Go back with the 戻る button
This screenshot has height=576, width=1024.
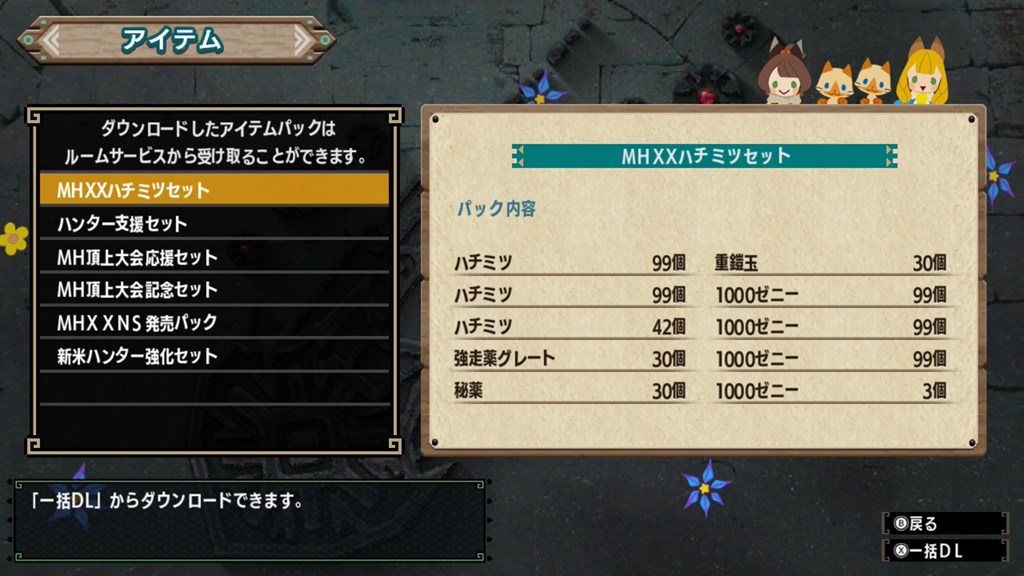(944, 523)
